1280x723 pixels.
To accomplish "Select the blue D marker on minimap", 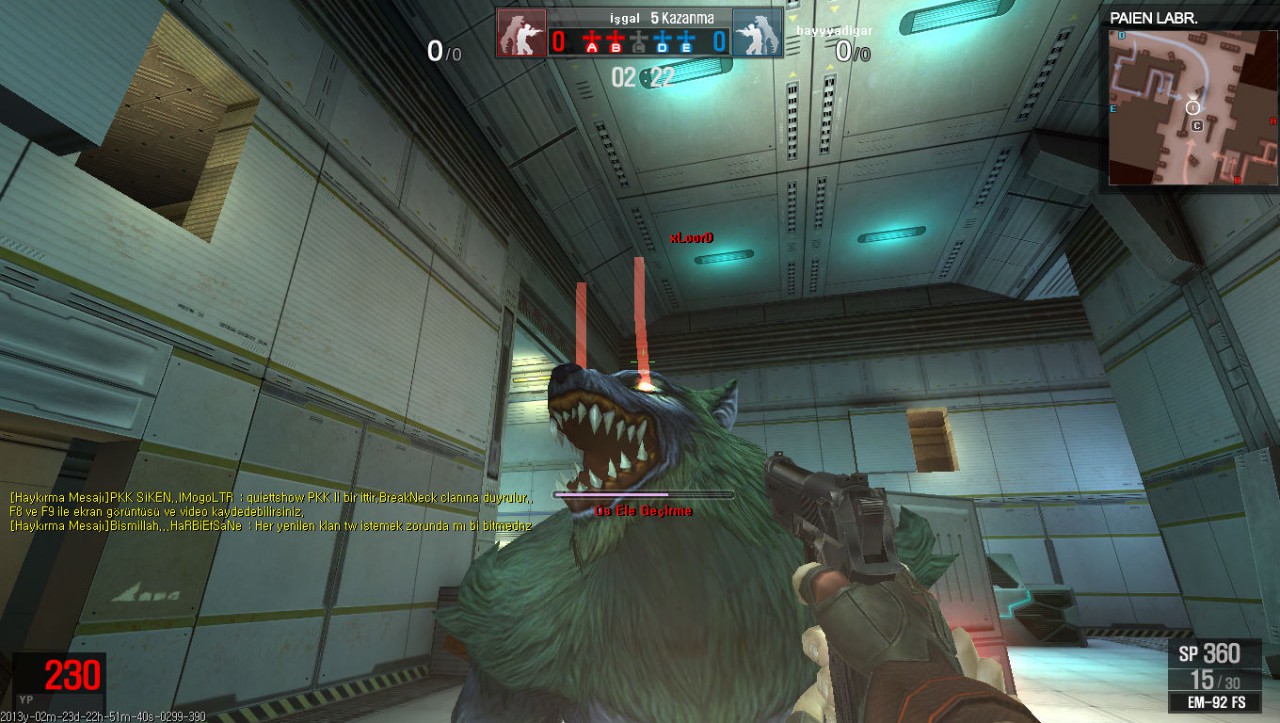I will (x=1122, y=36).
